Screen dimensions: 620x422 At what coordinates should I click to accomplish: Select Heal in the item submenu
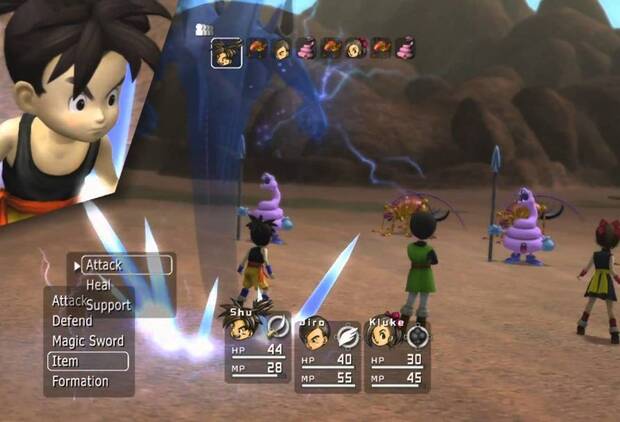tap(99, 285)
